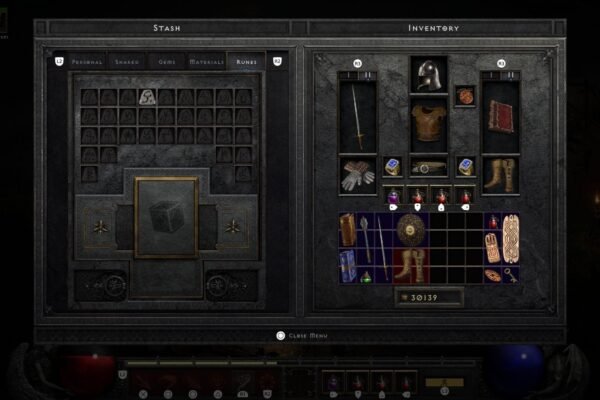This screenshot has width=600, height=400.
Task: Select the equipped helmet
Action: coord(428,73)
